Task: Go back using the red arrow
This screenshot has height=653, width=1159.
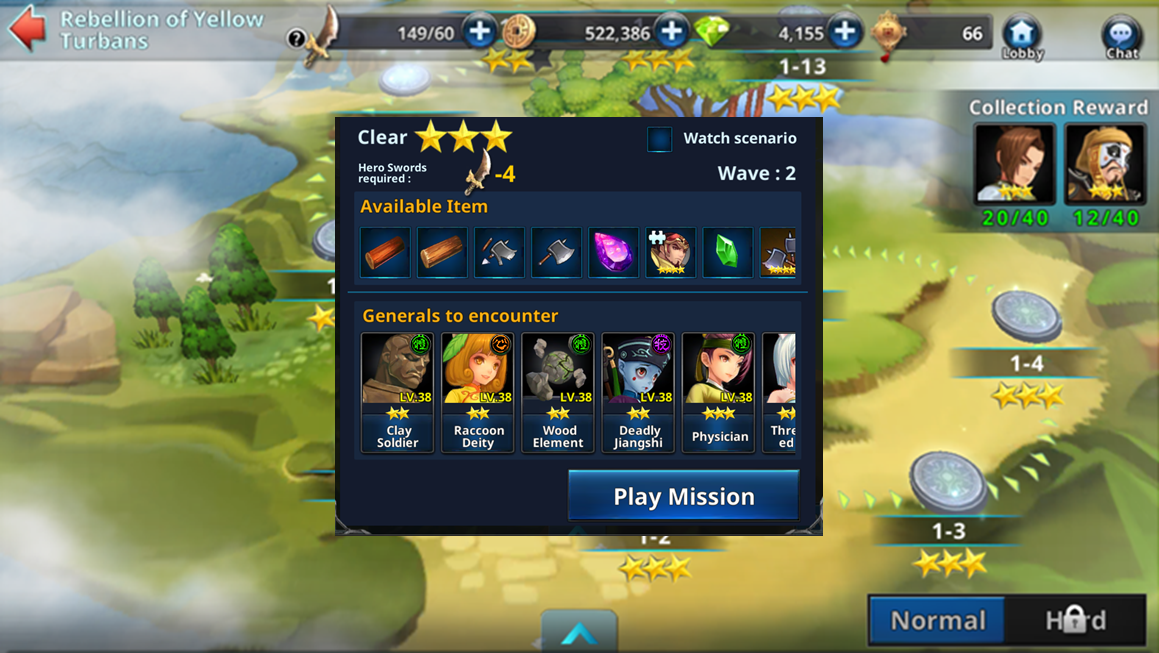Action: pos(27,28)
